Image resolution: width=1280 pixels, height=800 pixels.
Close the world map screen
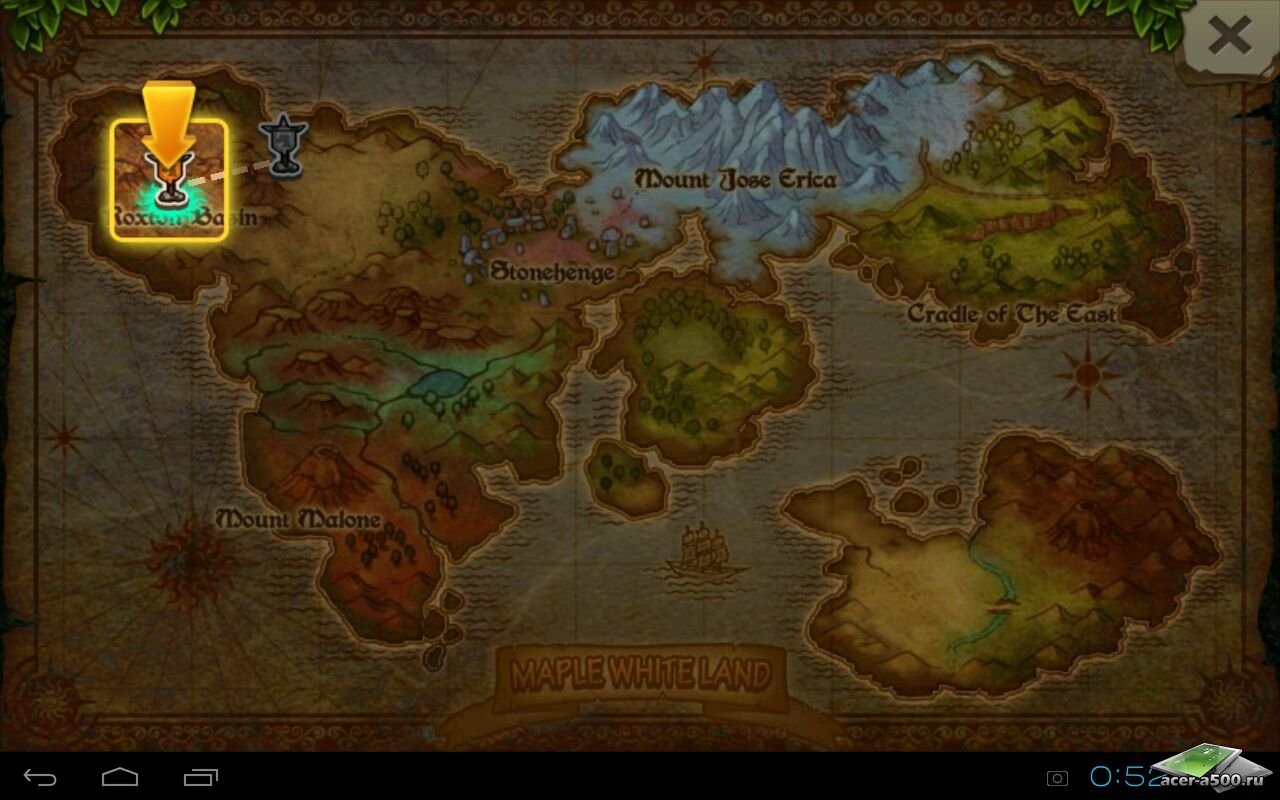click(1229, 38)
